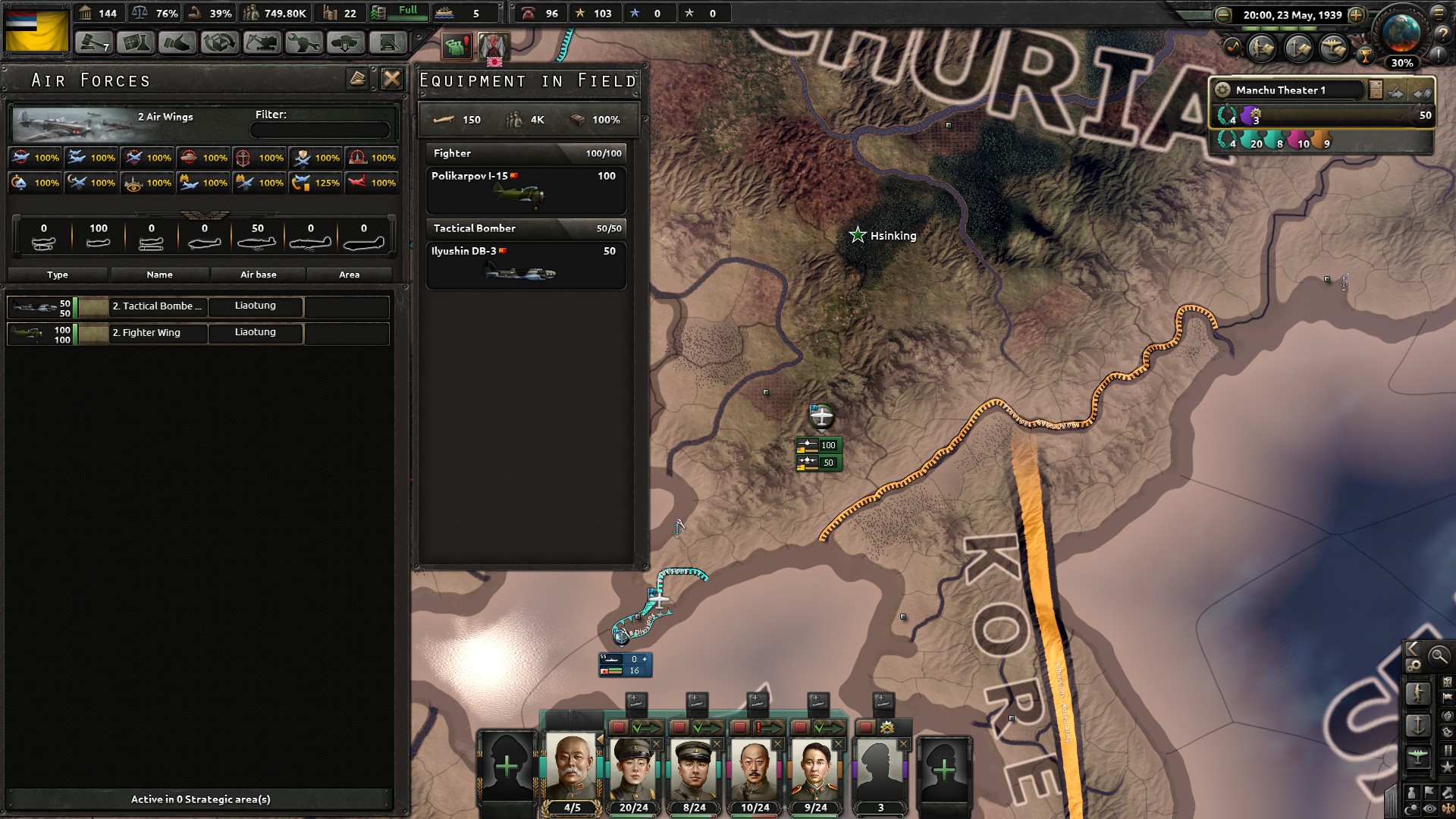
Task: Click the trophy achievements icon near world tension
Action: pos(1366,55)
